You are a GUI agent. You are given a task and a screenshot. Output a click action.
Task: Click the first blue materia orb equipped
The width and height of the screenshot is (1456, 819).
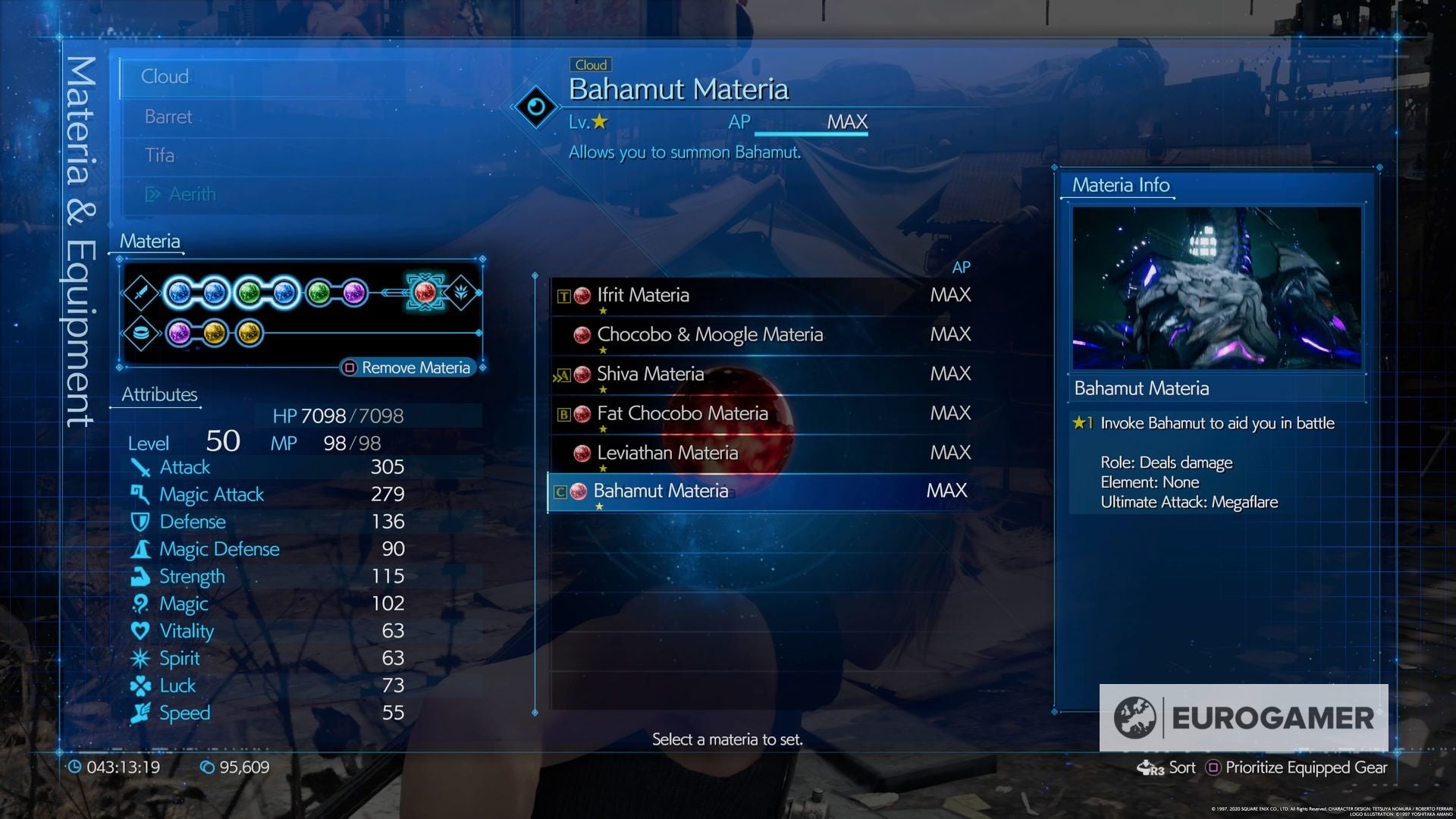[x=180, y=292]
